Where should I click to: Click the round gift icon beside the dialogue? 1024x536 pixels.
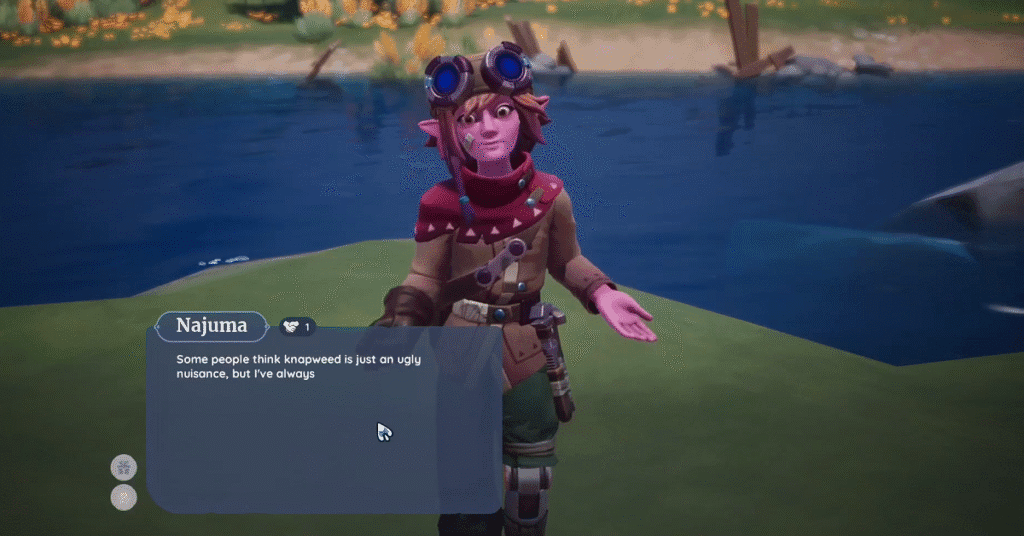click(x=123, y=467)
